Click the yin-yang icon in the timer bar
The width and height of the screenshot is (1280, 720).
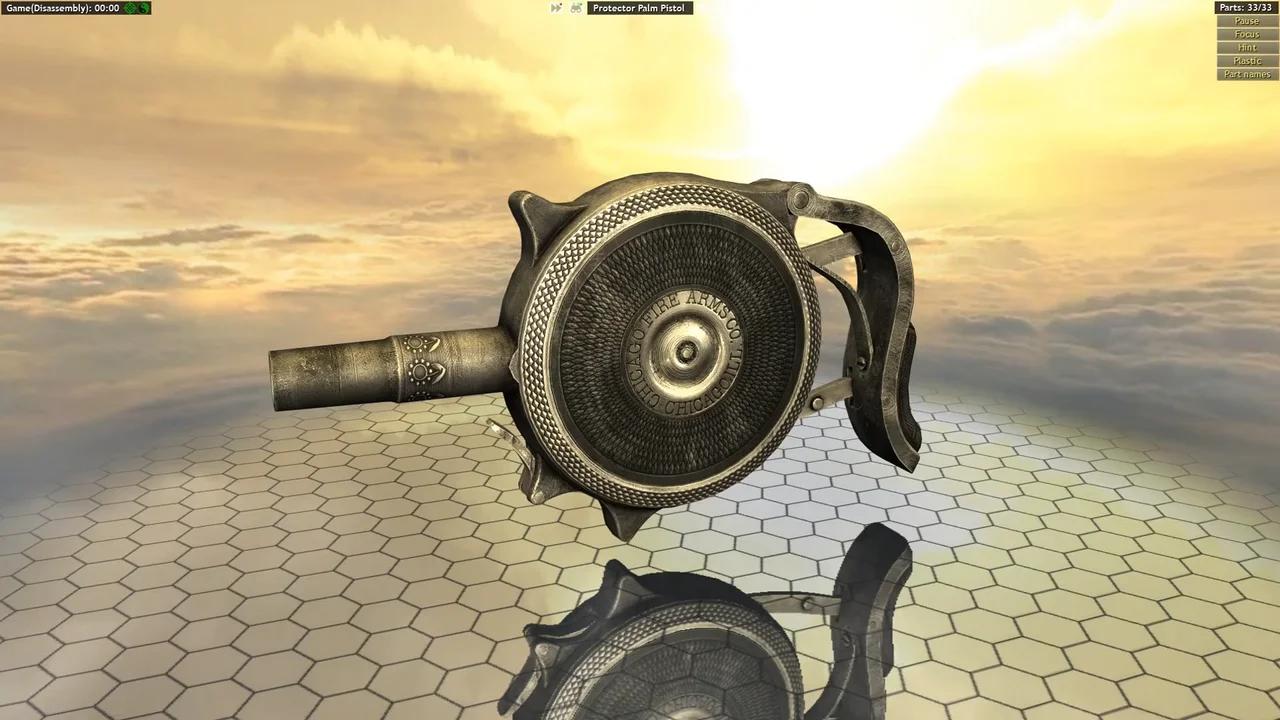[x=144, y=7]
